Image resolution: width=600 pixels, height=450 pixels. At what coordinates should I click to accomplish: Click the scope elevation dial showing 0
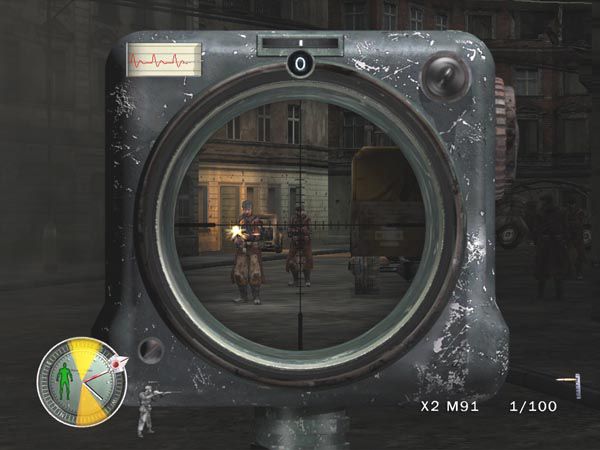(300, 64)
